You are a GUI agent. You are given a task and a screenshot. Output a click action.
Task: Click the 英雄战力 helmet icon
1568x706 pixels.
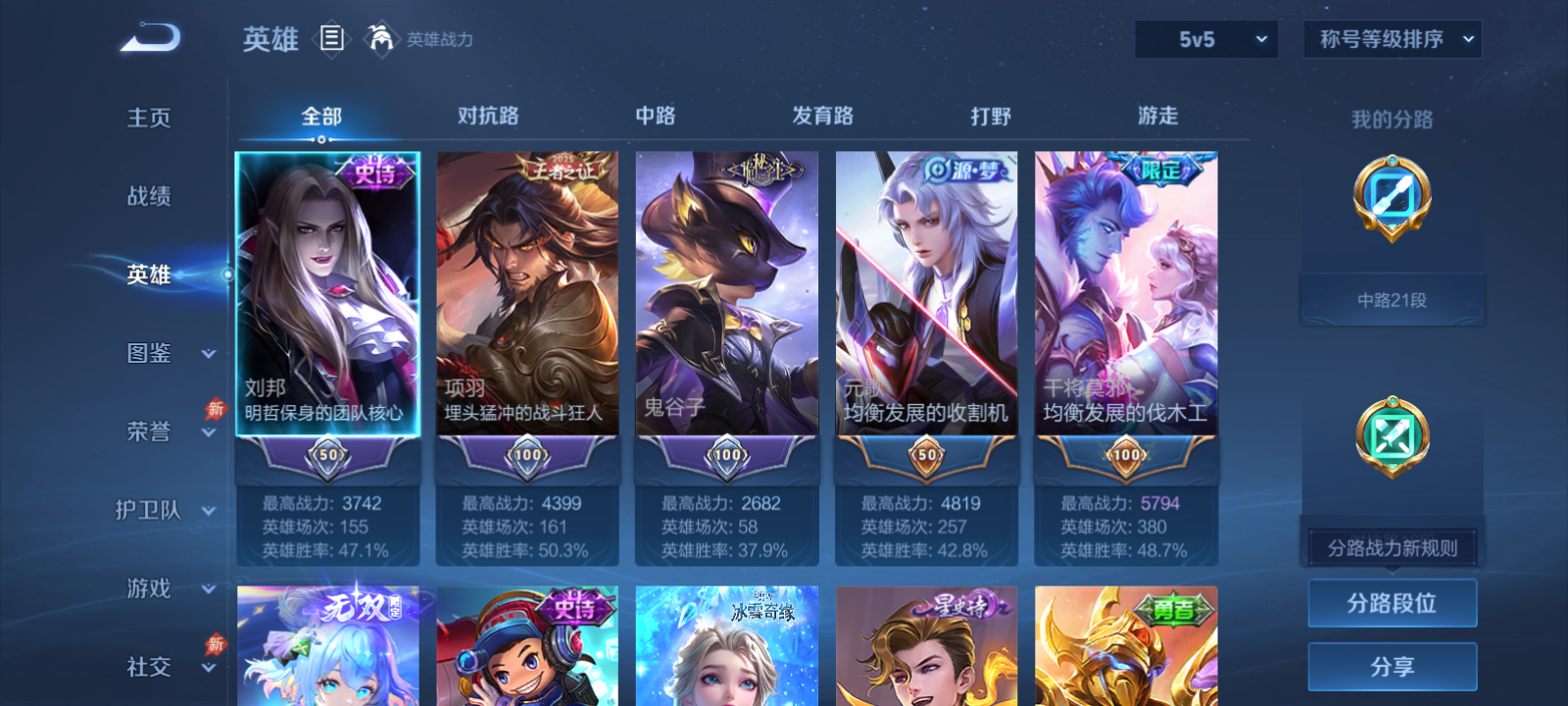point(380,40)
